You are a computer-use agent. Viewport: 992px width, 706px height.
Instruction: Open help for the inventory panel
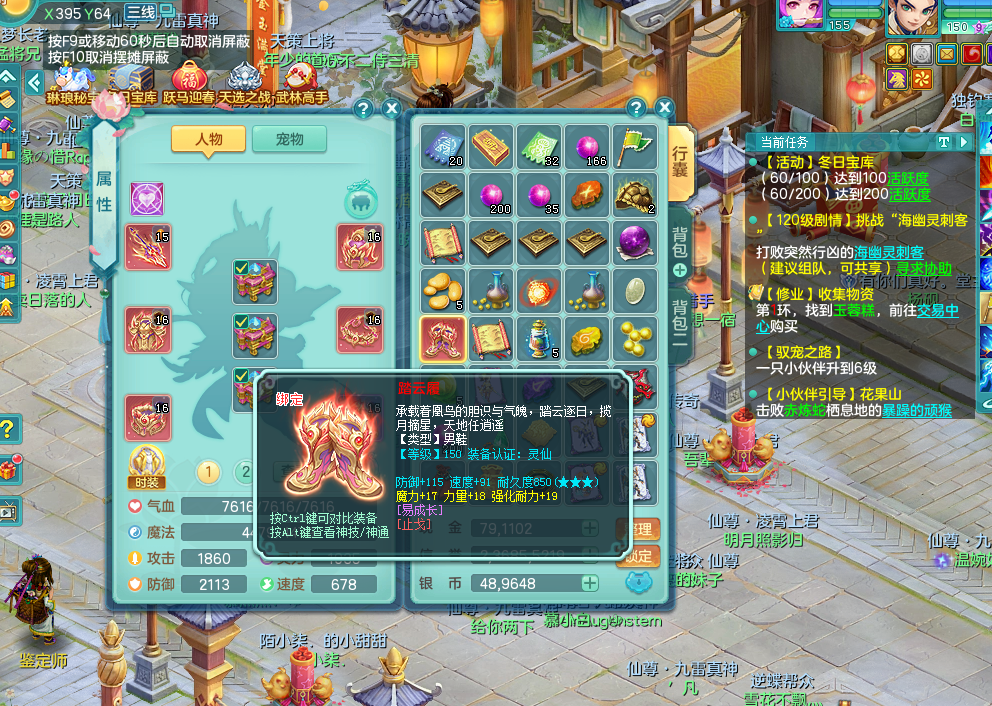[636, 108]
